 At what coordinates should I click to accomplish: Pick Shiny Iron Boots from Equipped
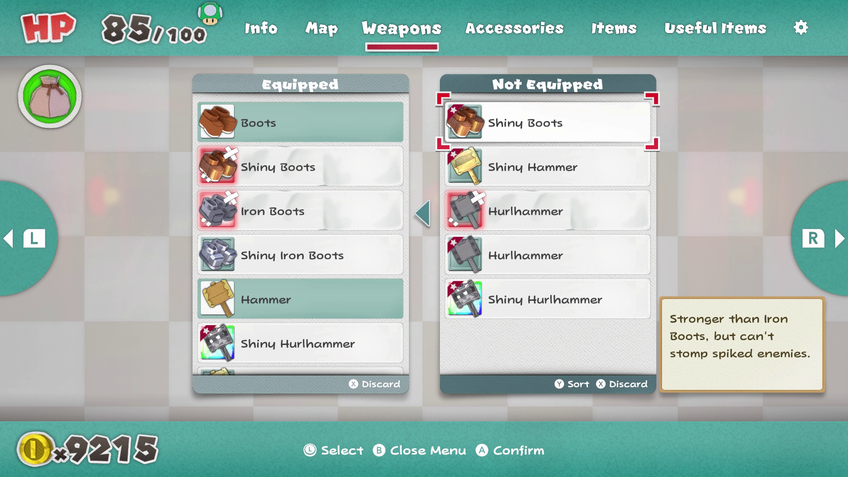[x=300, y=255]
